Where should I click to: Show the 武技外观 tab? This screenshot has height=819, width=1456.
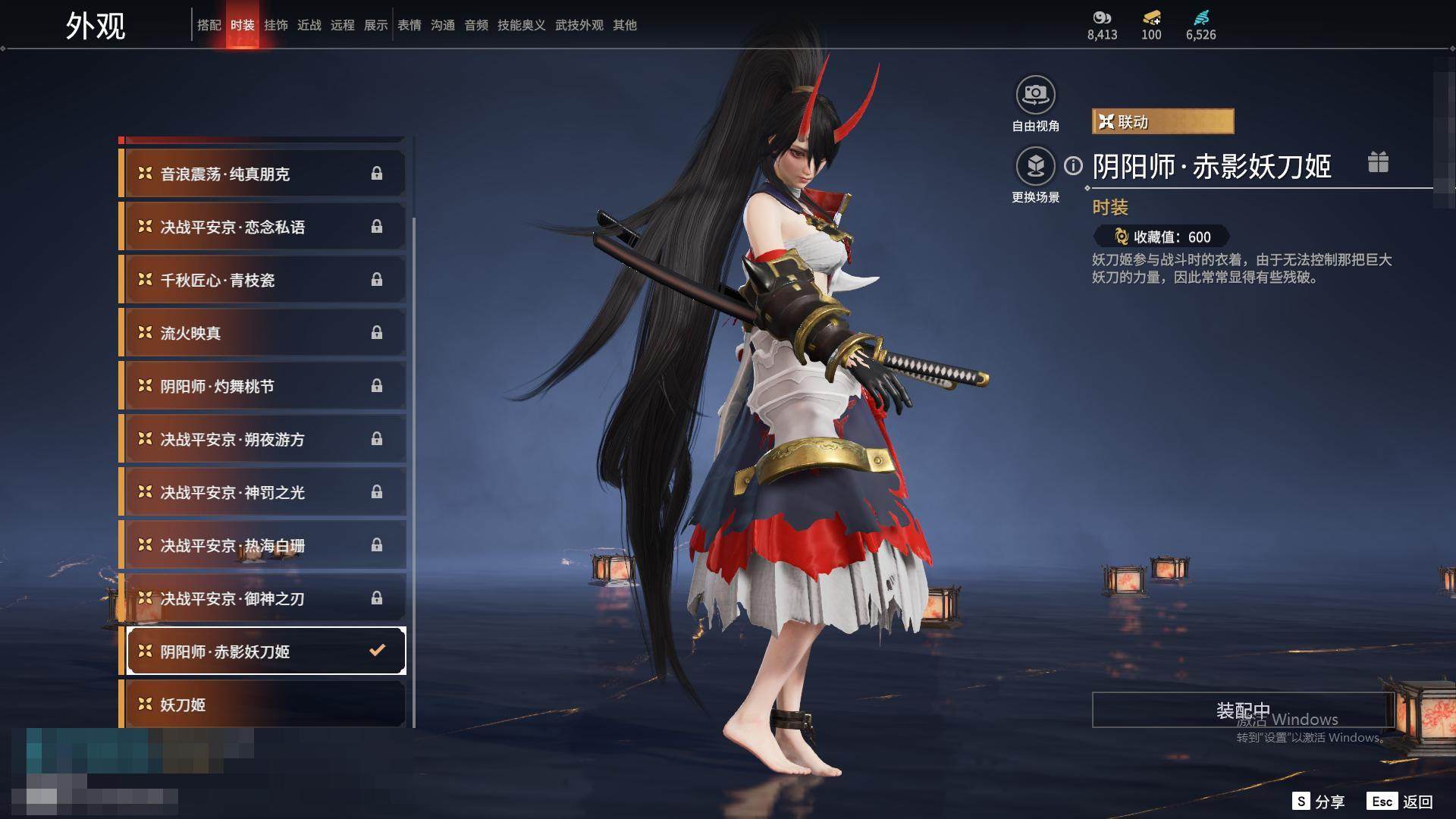pos(579,25)
